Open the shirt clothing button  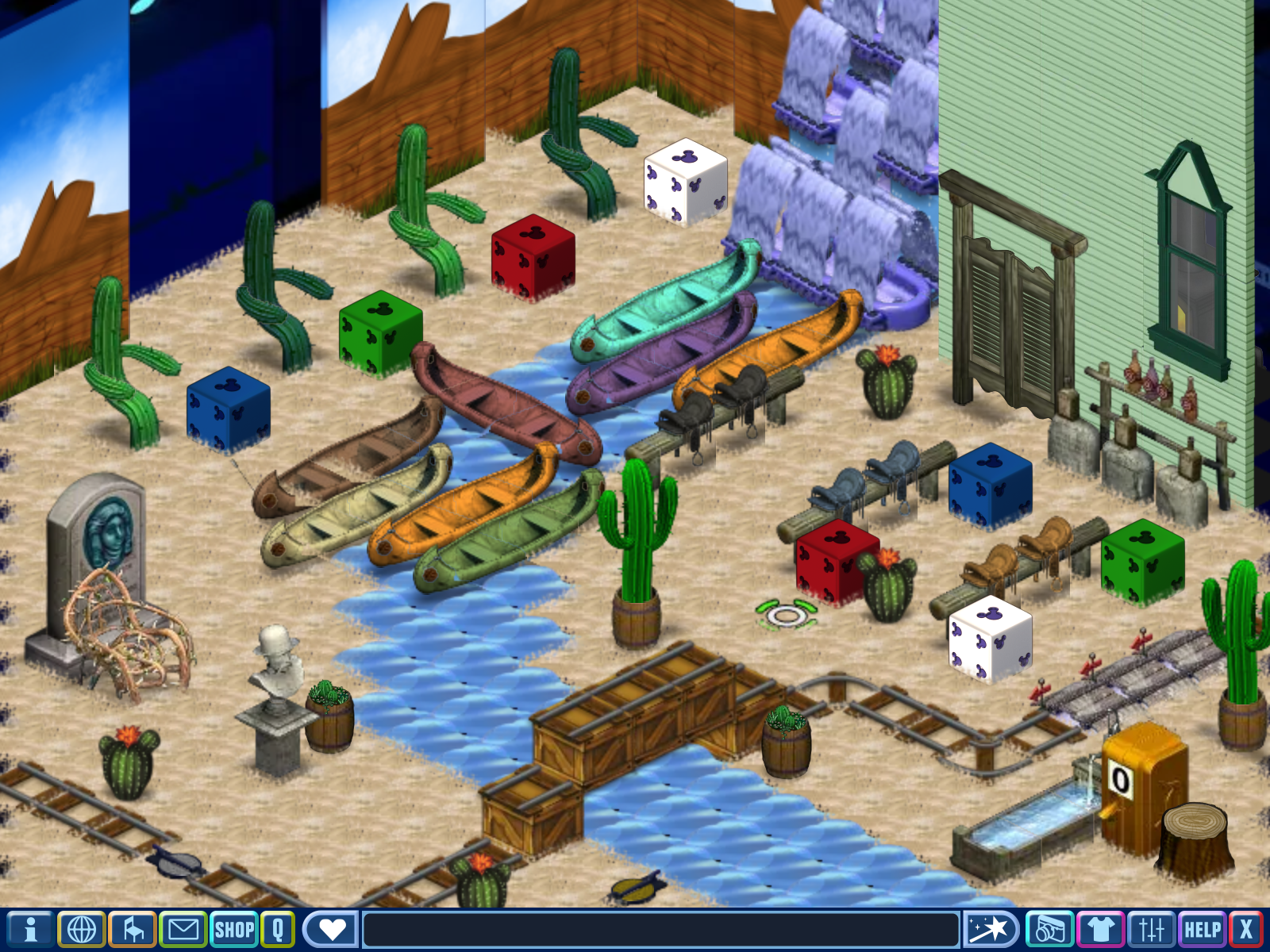click(1100, 929)
